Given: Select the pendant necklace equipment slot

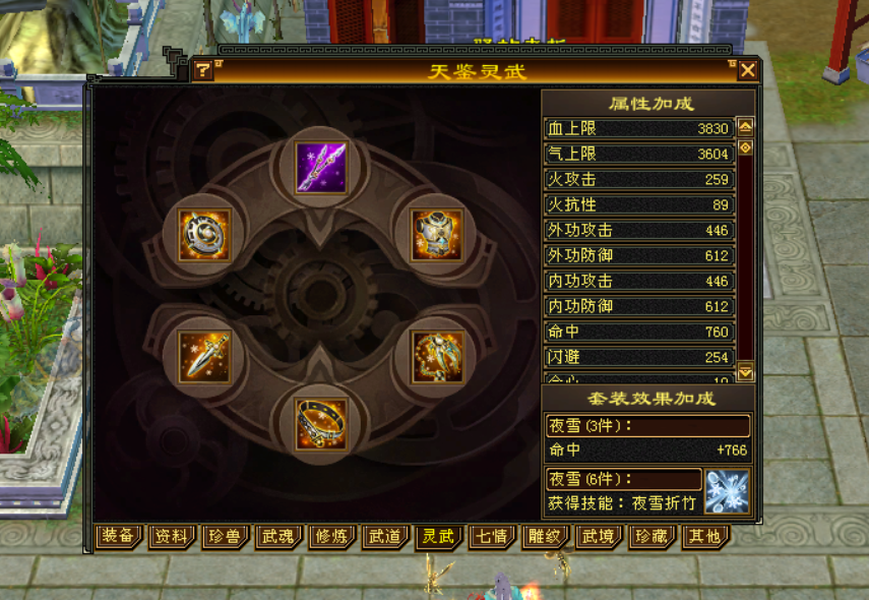Looking at the screenshot, I should [437, 357].
